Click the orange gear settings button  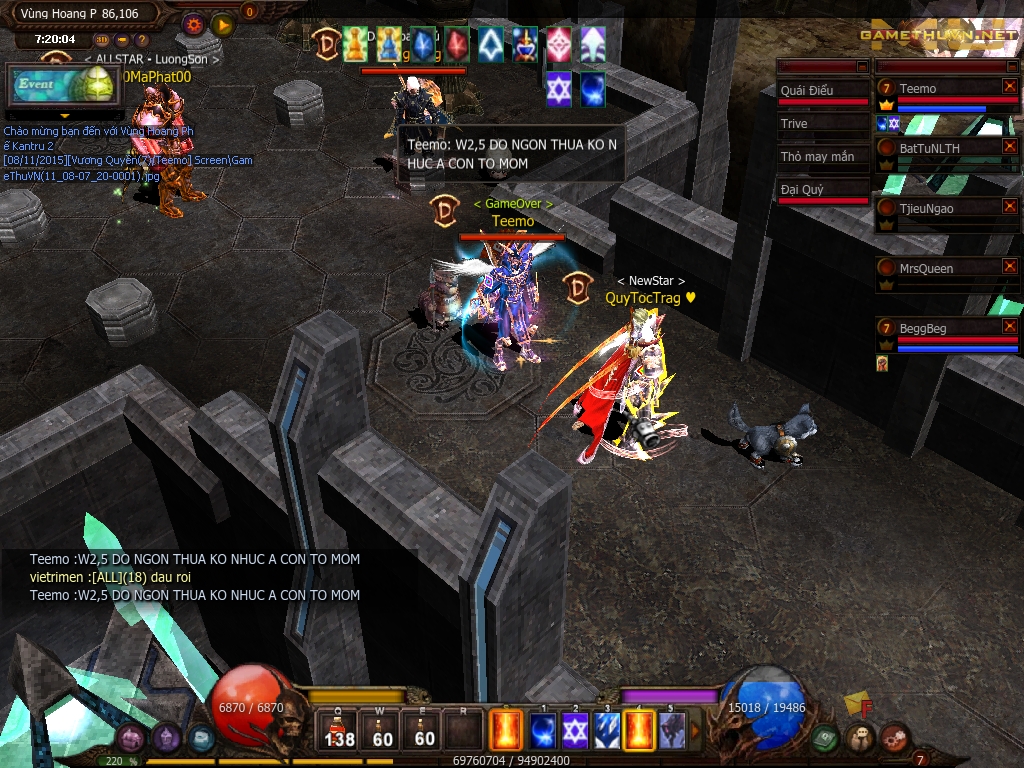(193, 22)
